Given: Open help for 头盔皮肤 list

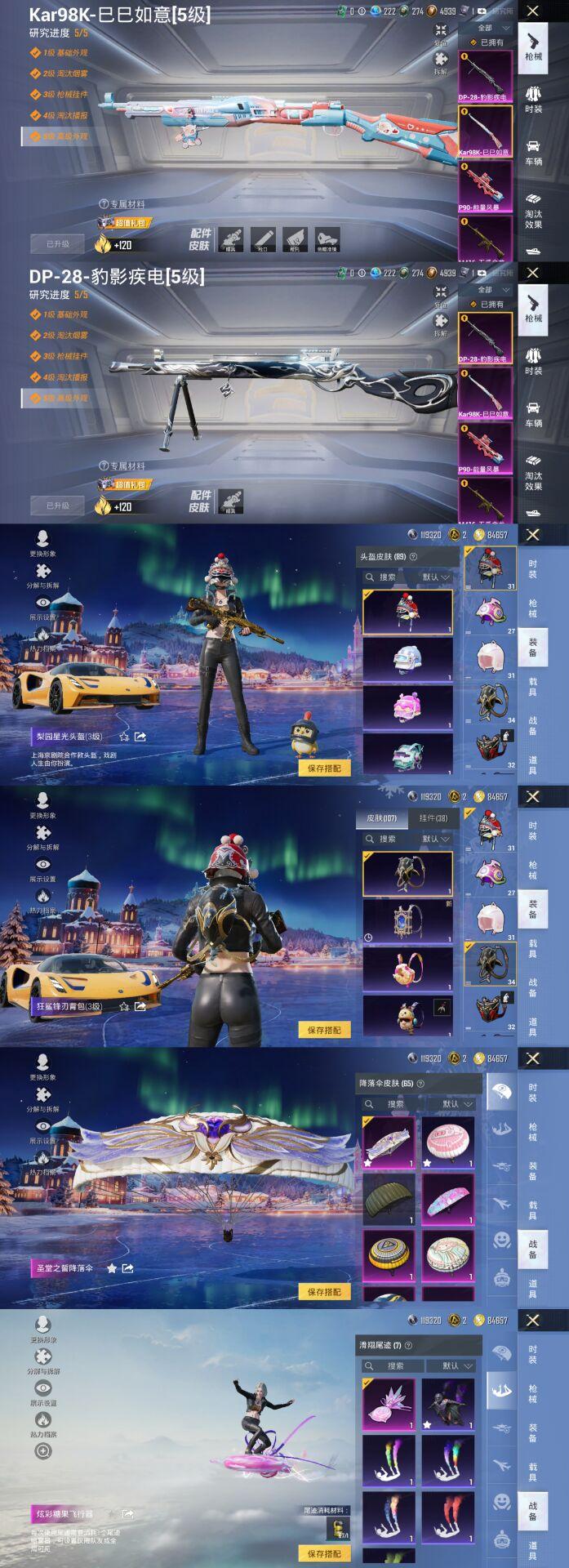Looking at the screenshot, I should coord(414,557).
